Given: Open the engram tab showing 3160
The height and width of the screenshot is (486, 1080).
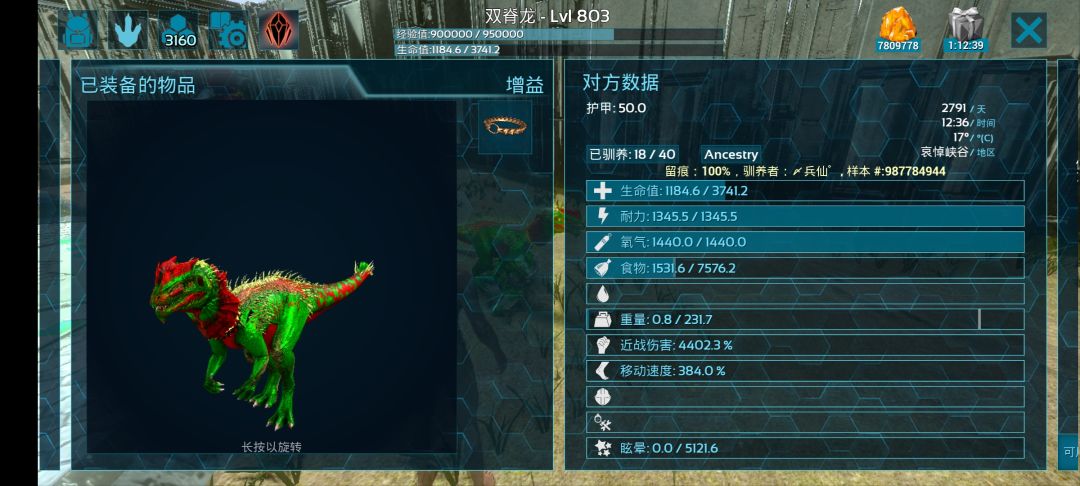Looking at the screenshot, I should 180,31.
